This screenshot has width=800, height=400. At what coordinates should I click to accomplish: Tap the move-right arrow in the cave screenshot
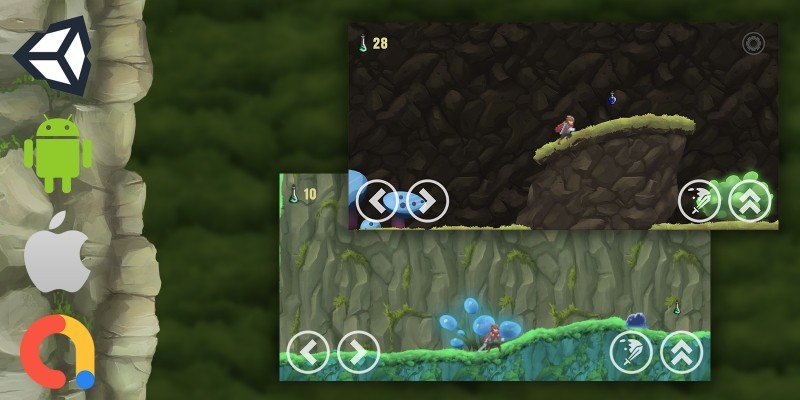(427, 201)
